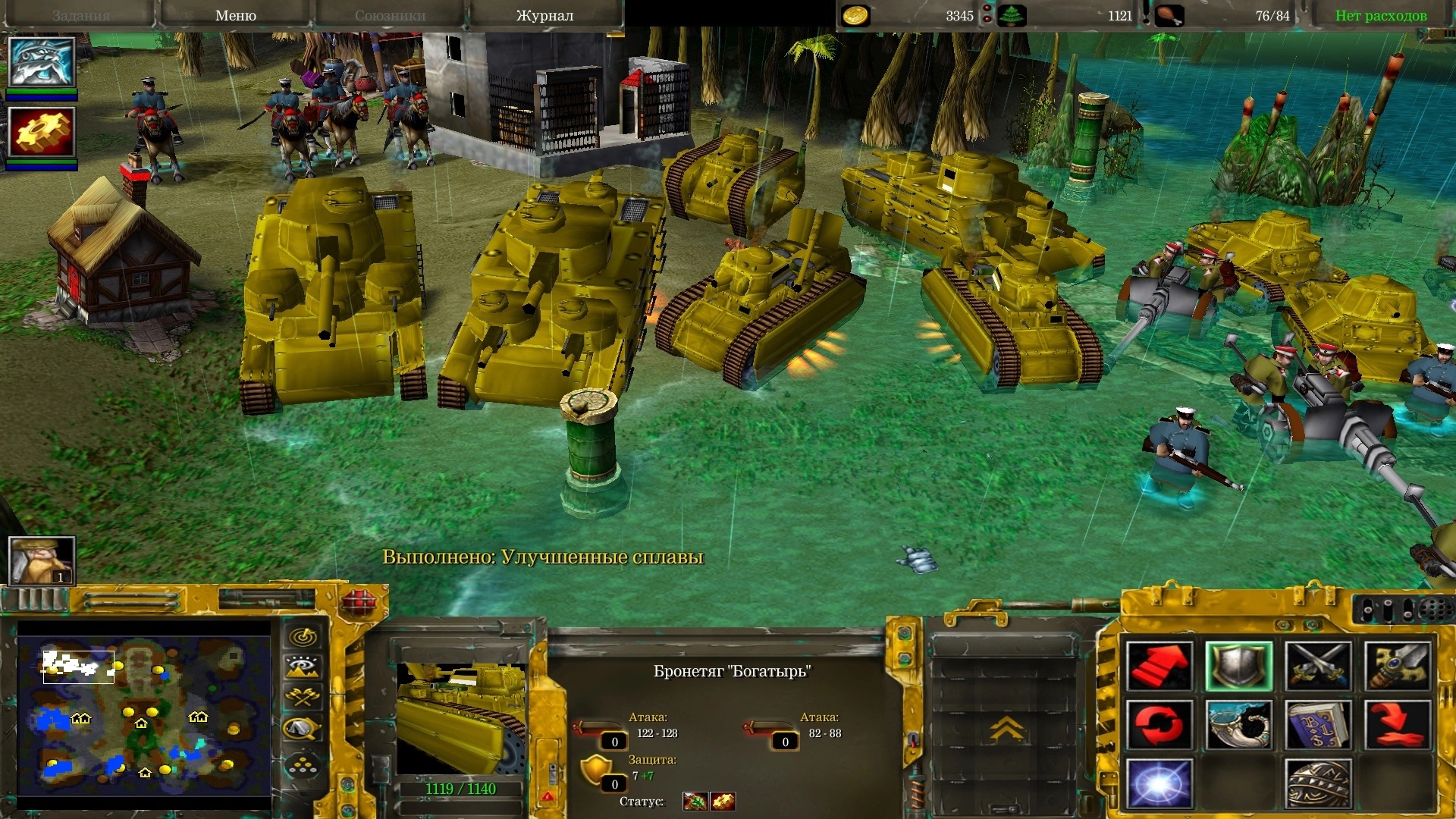Toggle ally colors with crossed axes button
This screenshot has width=1456, height=819.
pyautogui.click(x=303, y=698)
